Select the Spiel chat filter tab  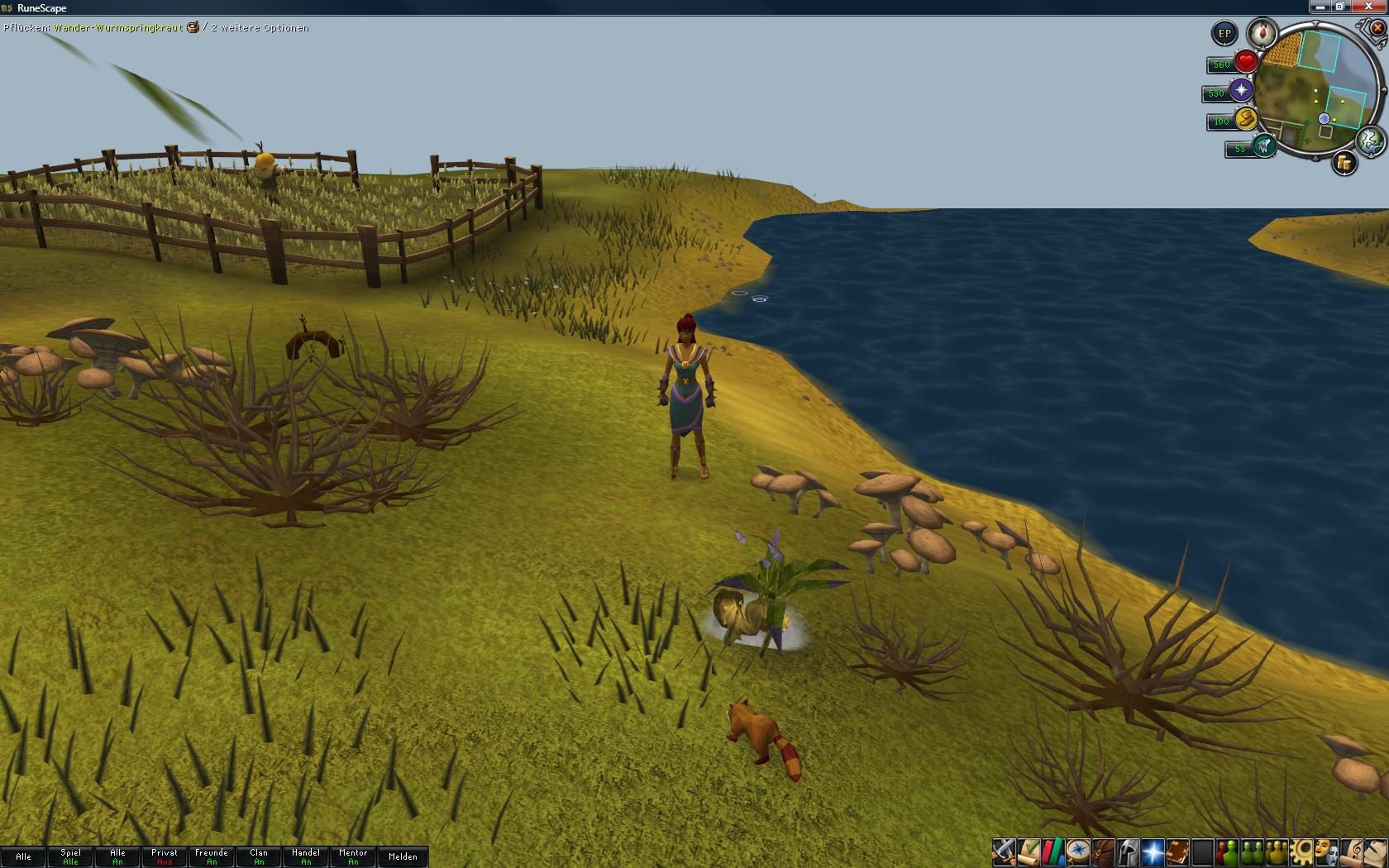click(71, 856)
